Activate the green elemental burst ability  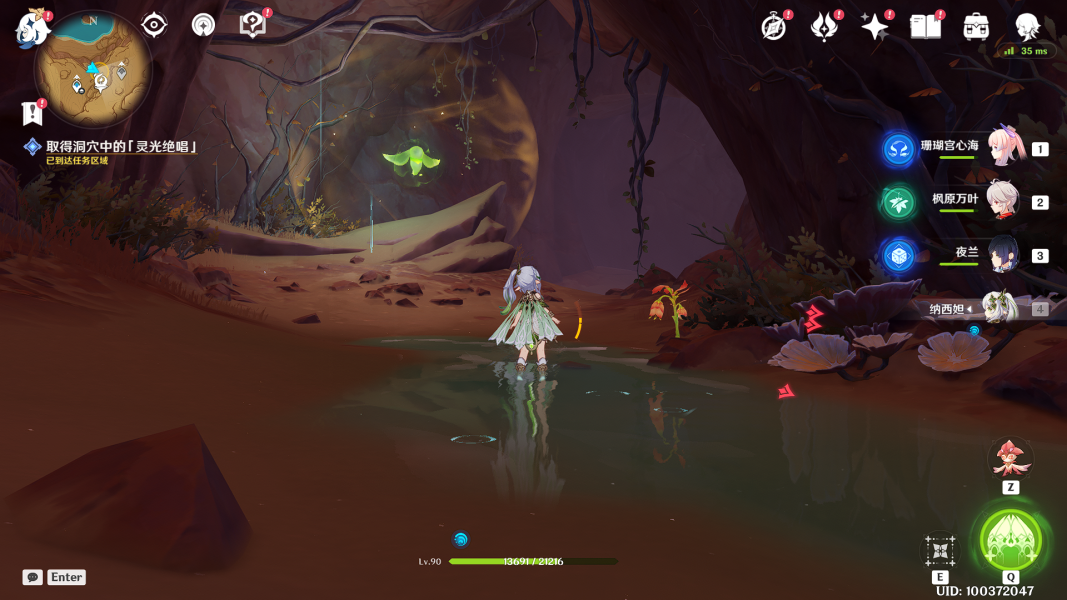click(1011, 540)
